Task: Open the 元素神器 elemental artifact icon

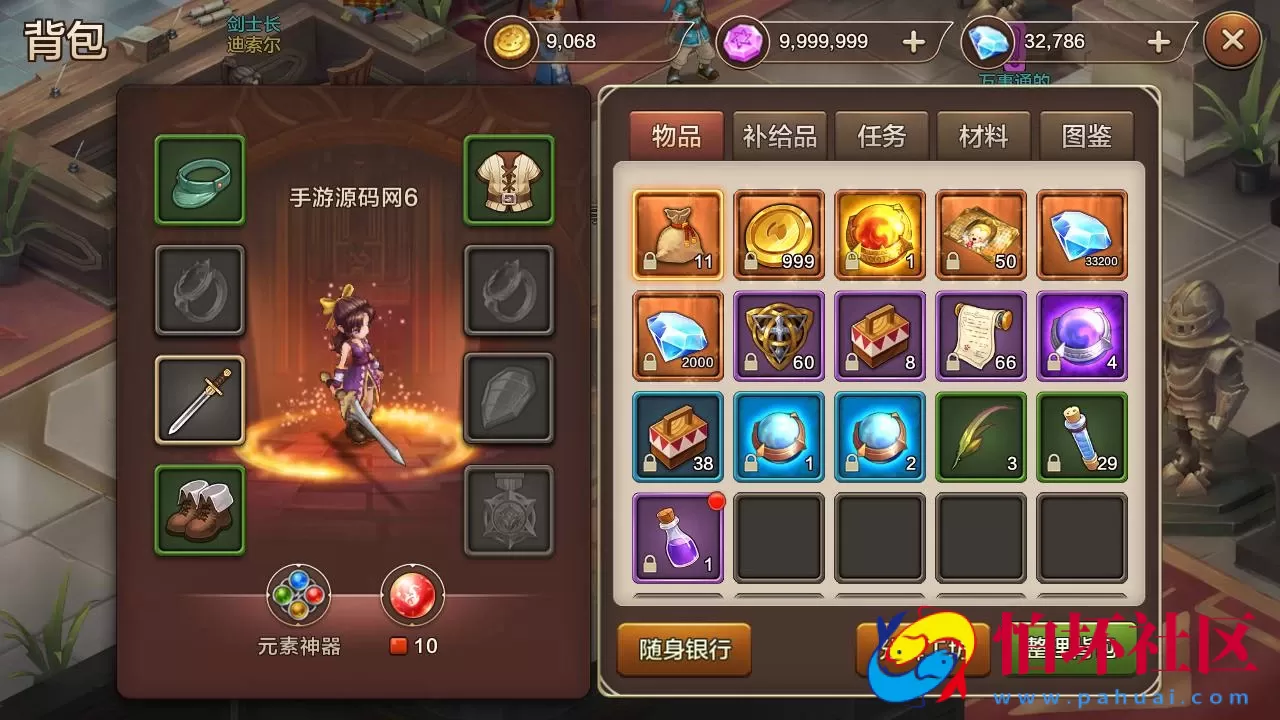Action: (297, 593)
